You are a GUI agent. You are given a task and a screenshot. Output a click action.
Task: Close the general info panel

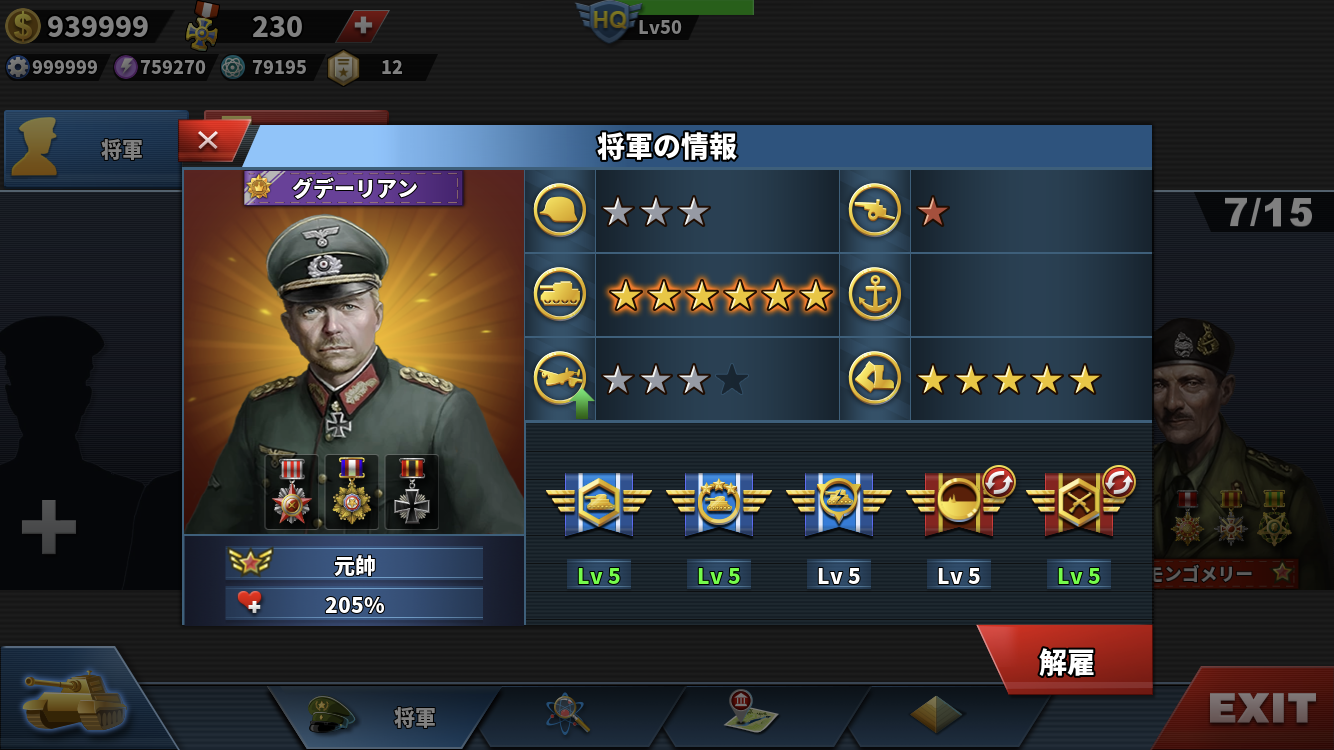coord(208,141)
